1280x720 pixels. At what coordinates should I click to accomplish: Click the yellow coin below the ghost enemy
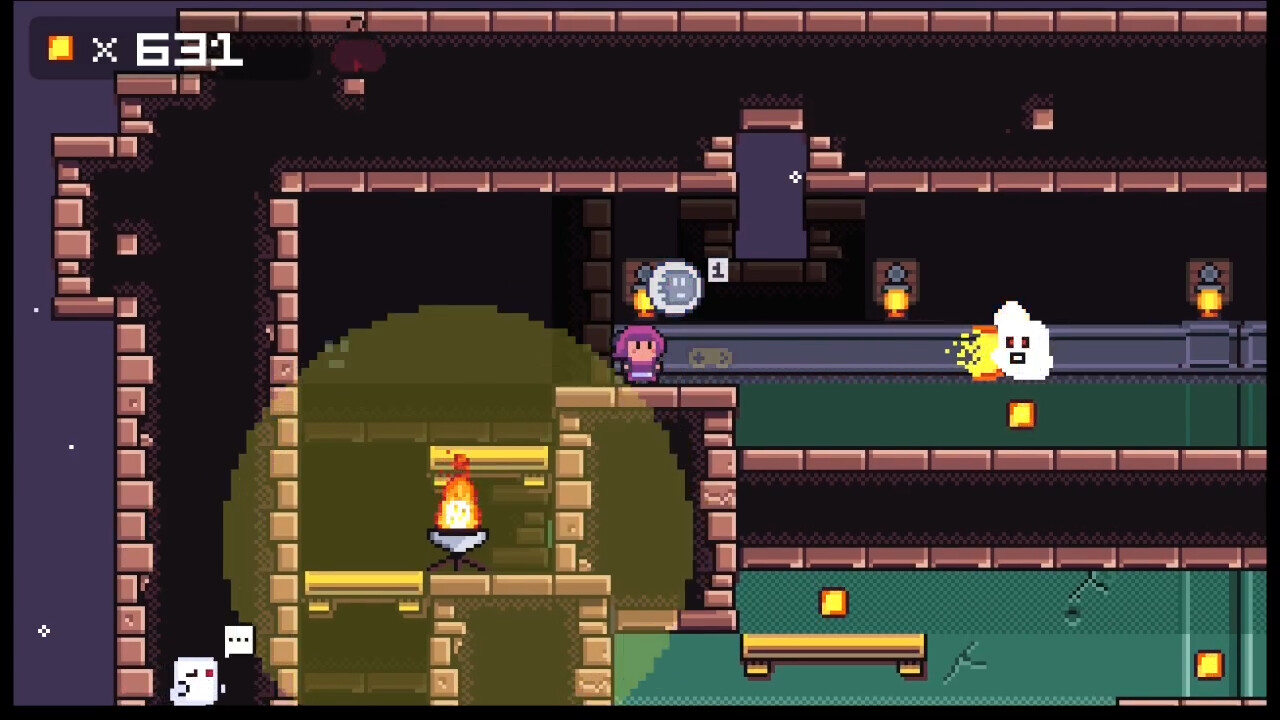pos(1021,416)
